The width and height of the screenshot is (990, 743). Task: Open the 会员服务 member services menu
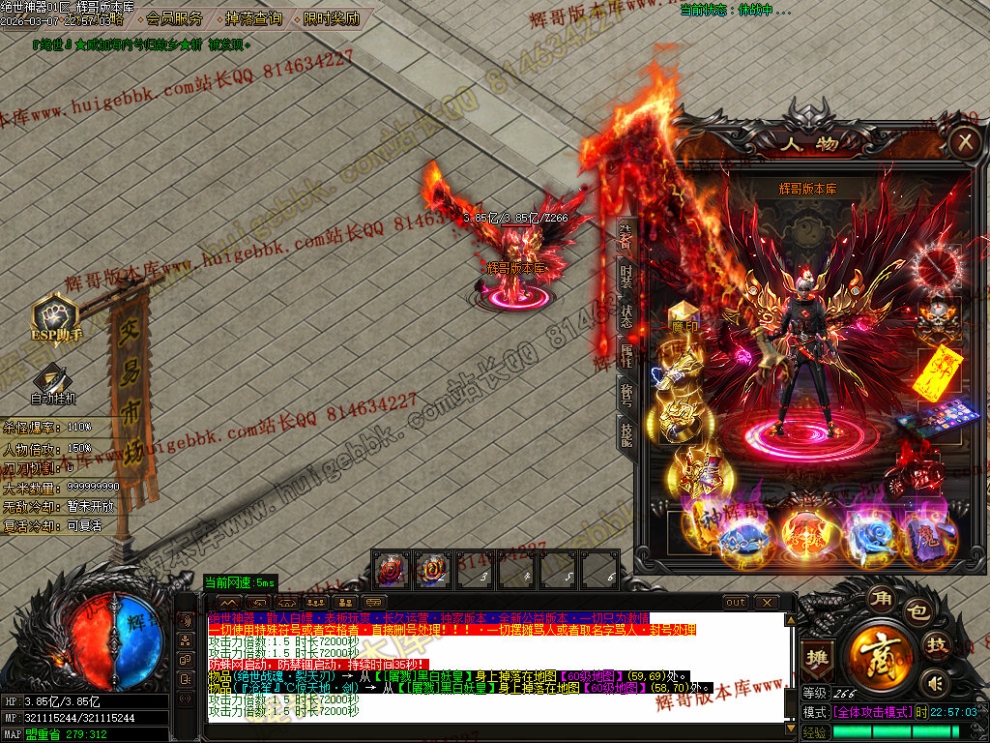174,18
